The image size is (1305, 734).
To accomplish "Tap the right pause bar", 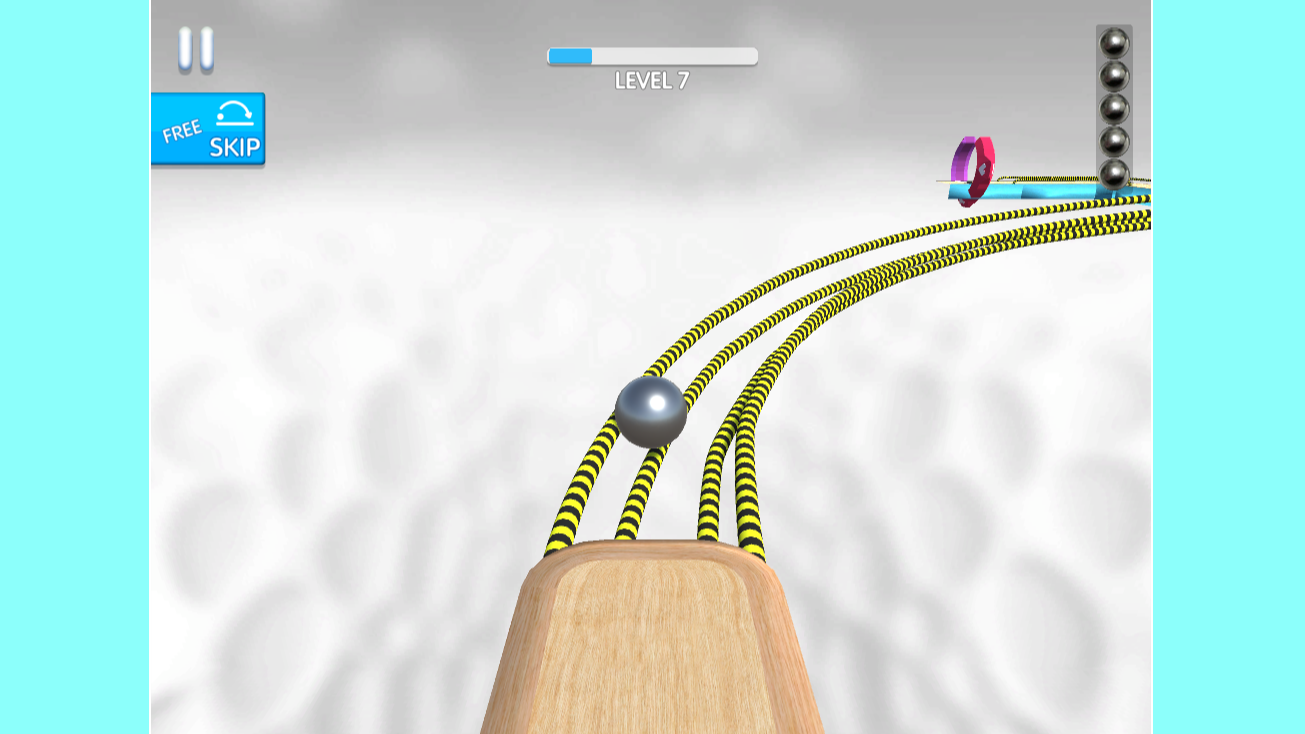I will pyautogui.click(x=205, y=48).
